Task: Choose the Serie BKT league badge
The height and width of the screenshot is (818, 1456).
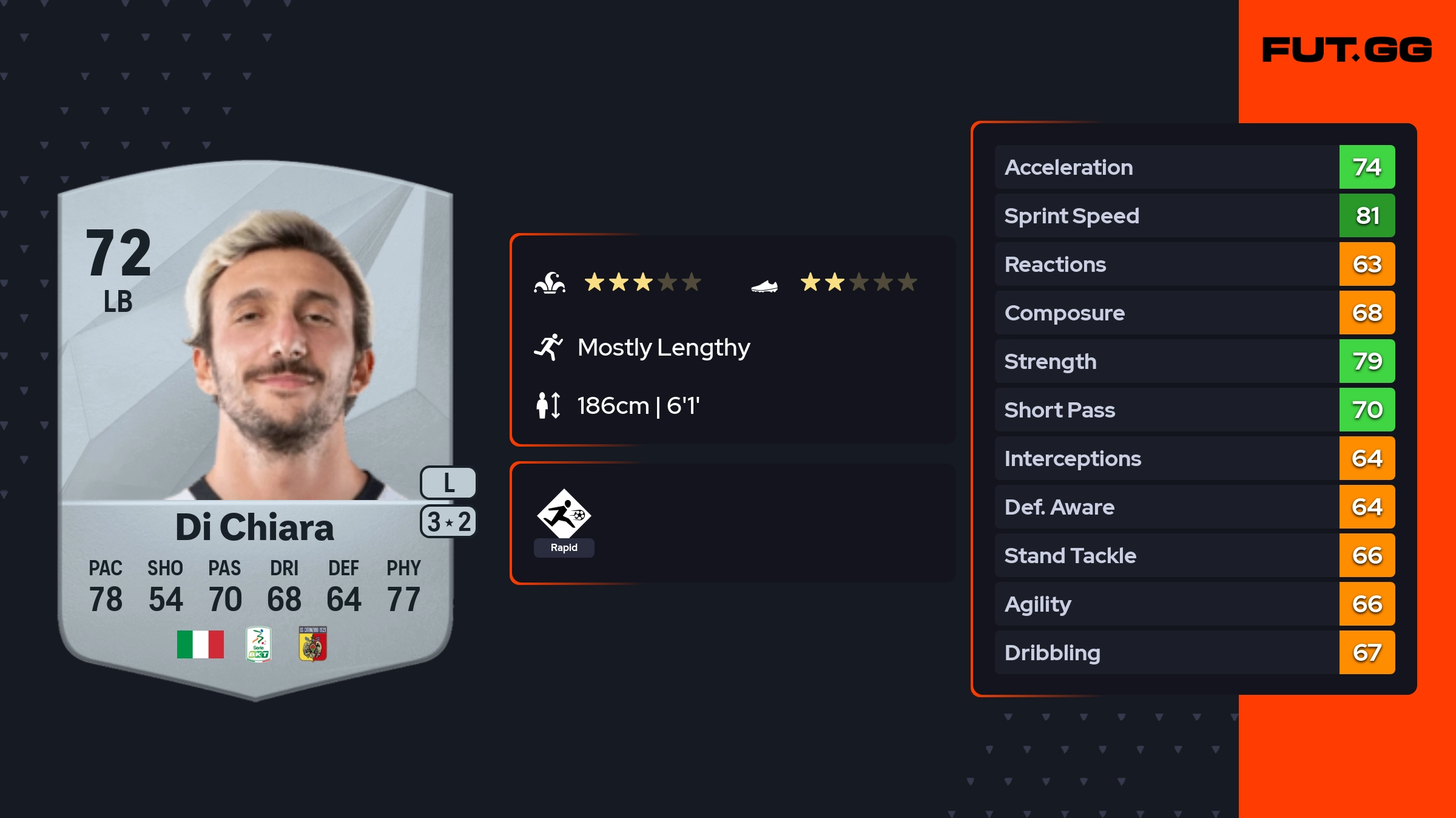Action: click(x=258, y=644)
